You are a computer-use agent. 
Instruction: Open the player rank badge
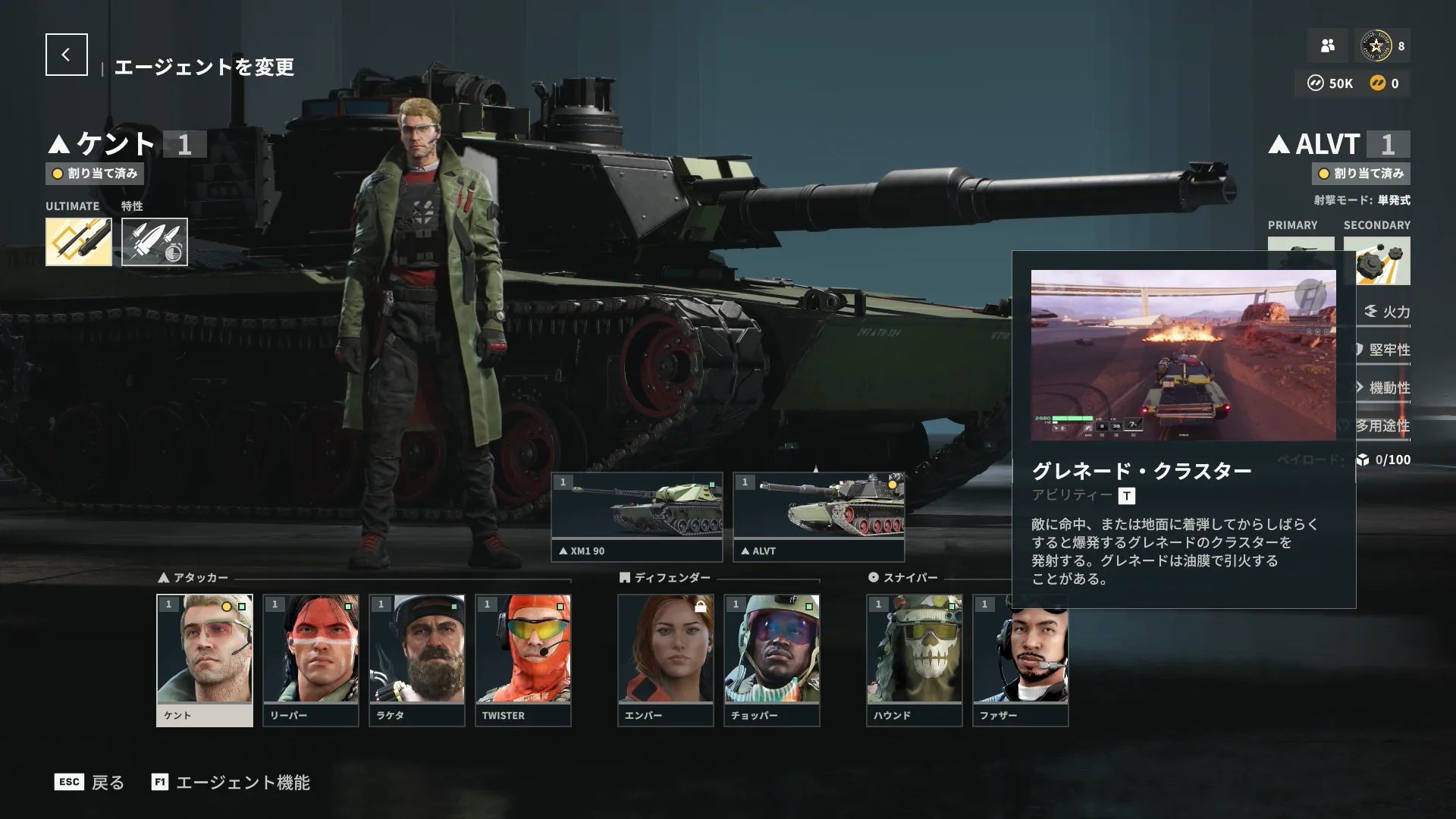click(x=1376, y=46)
